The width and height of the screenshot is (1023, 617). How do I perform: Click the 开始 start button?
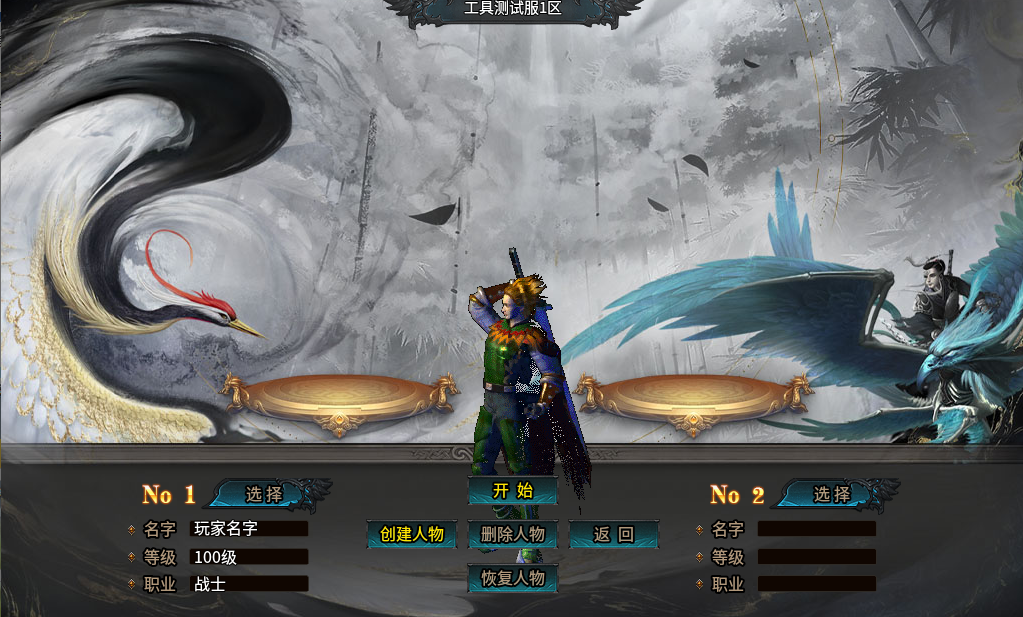[x=512, y=491]
